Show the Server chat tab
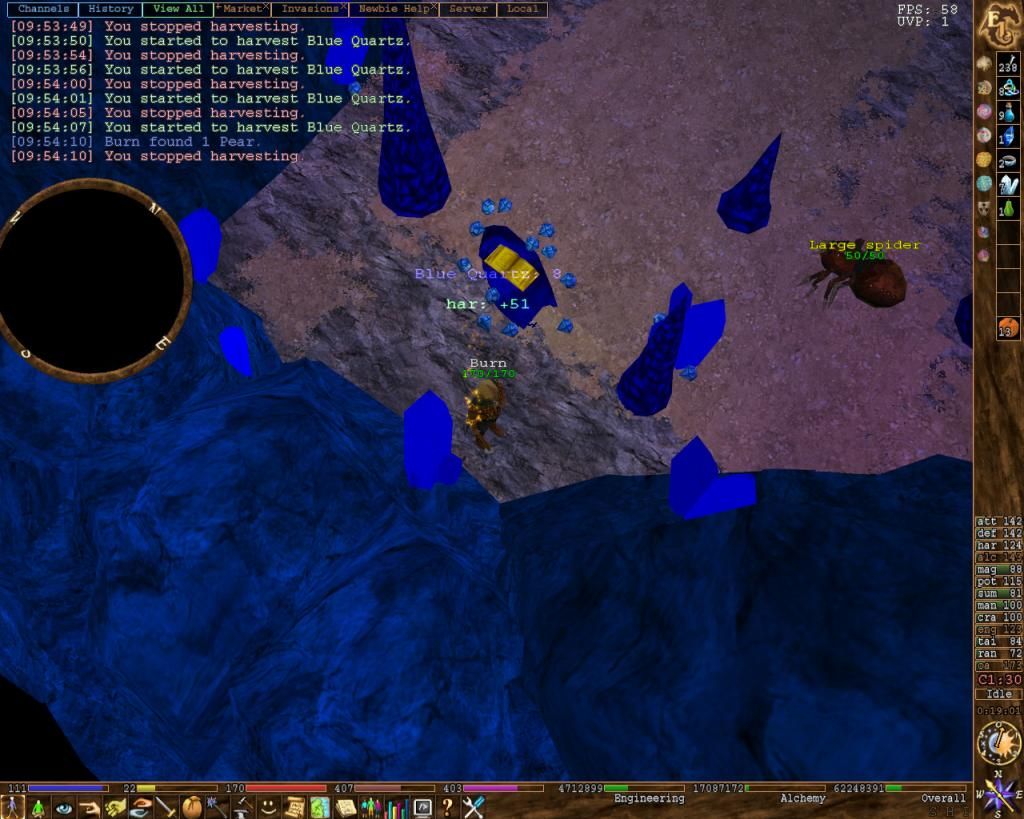1024x819 pixels. tap(468, 9)
